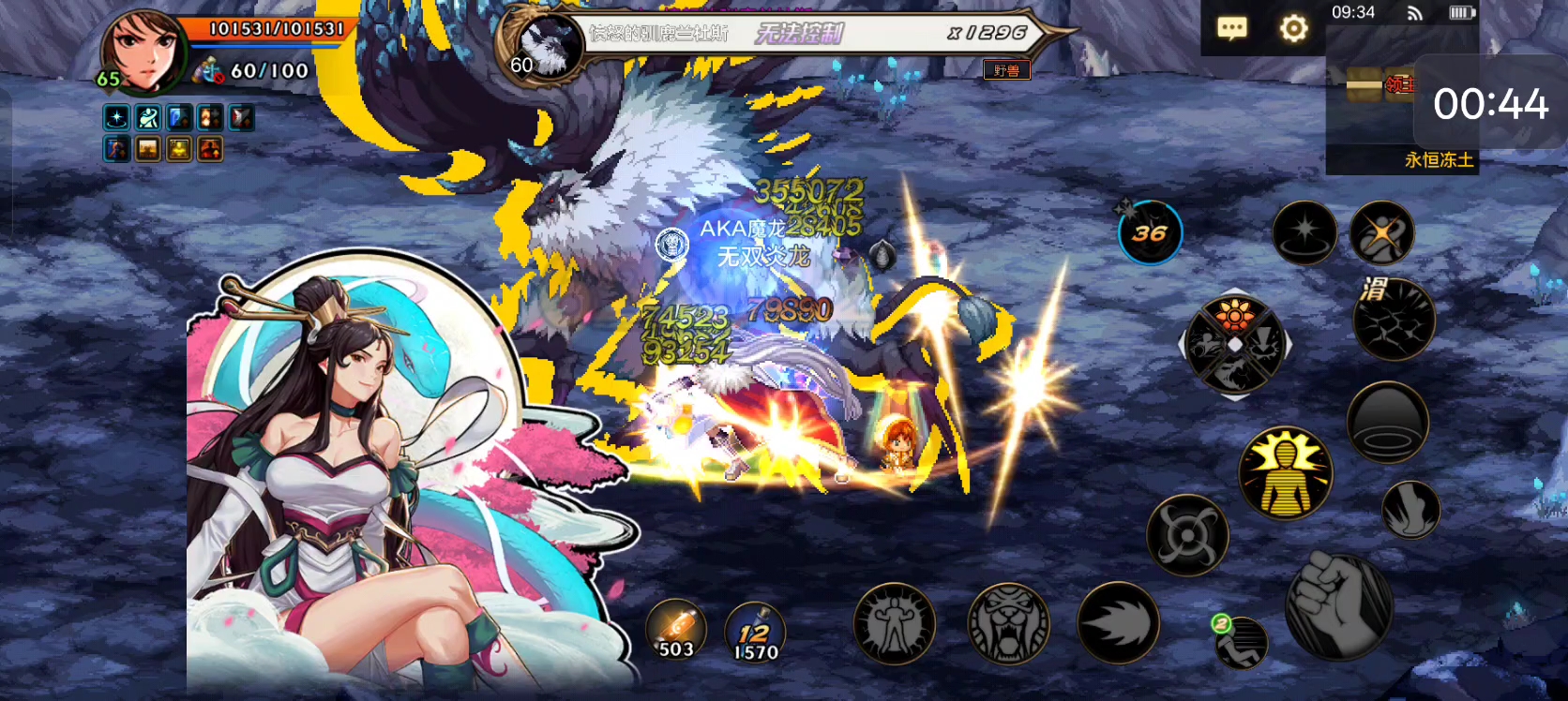
Task: Use the spinning whirlwind skill
Action: [x=1187, y=535]
